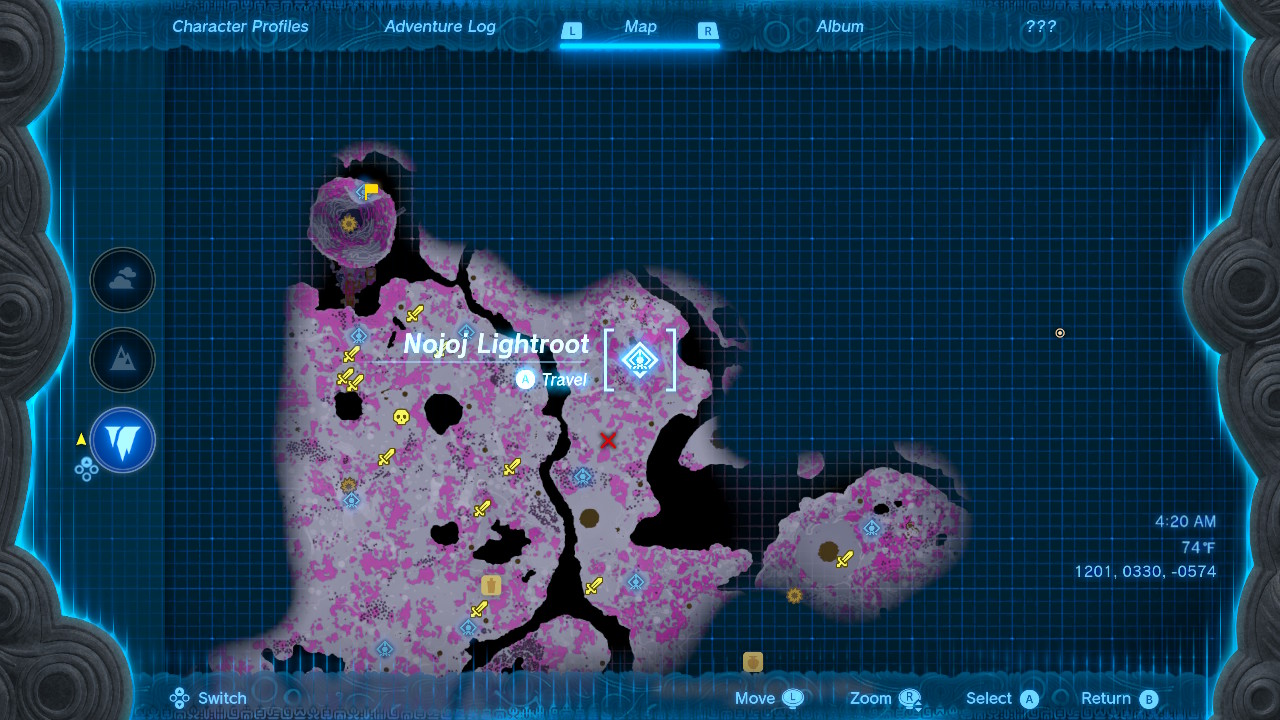
Task: Click the L shoulder button indicator beside Map
Action: tap(572, 31)
